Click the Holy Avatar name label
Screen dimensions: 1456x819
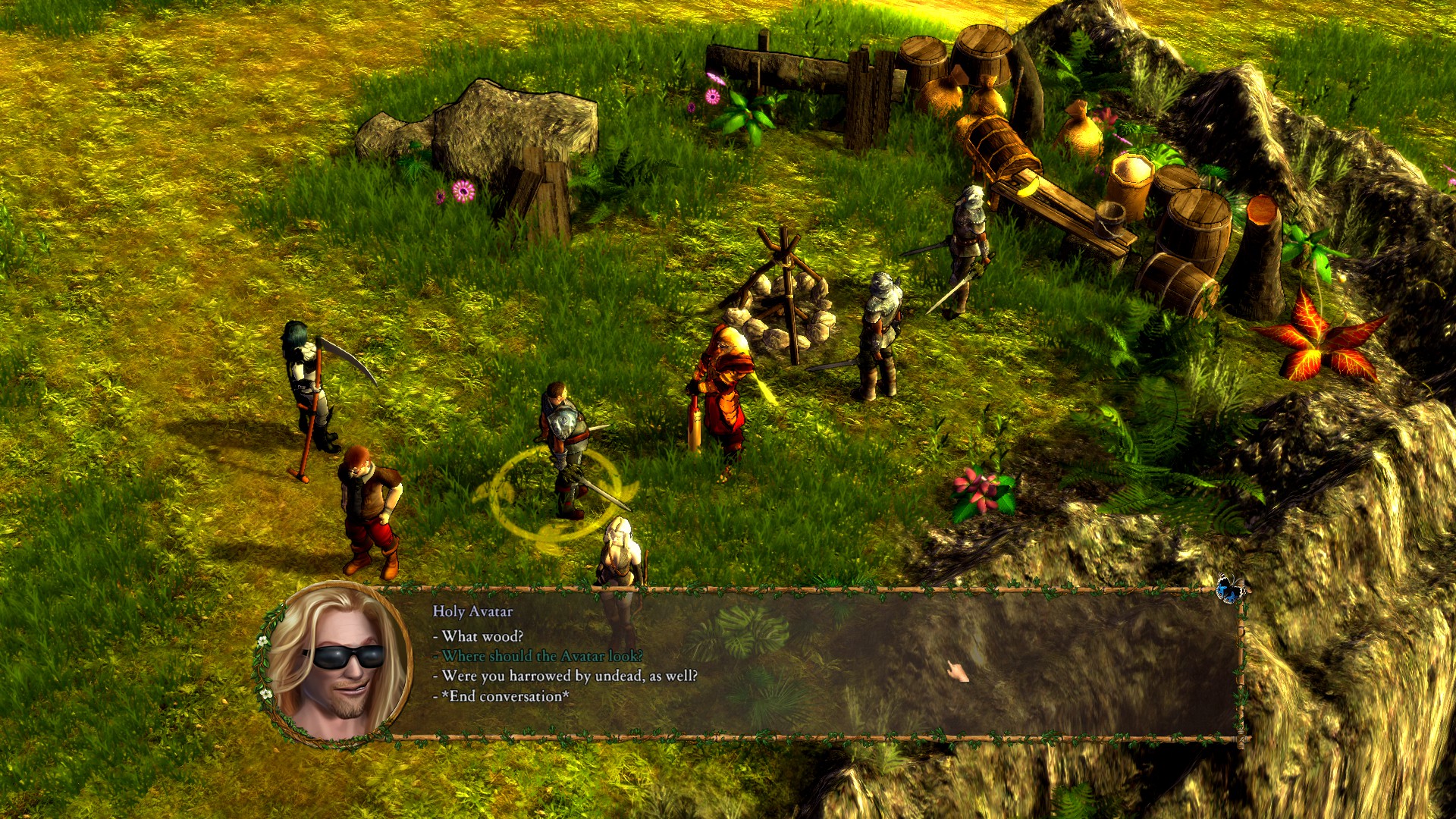click(x=472, y=610)
